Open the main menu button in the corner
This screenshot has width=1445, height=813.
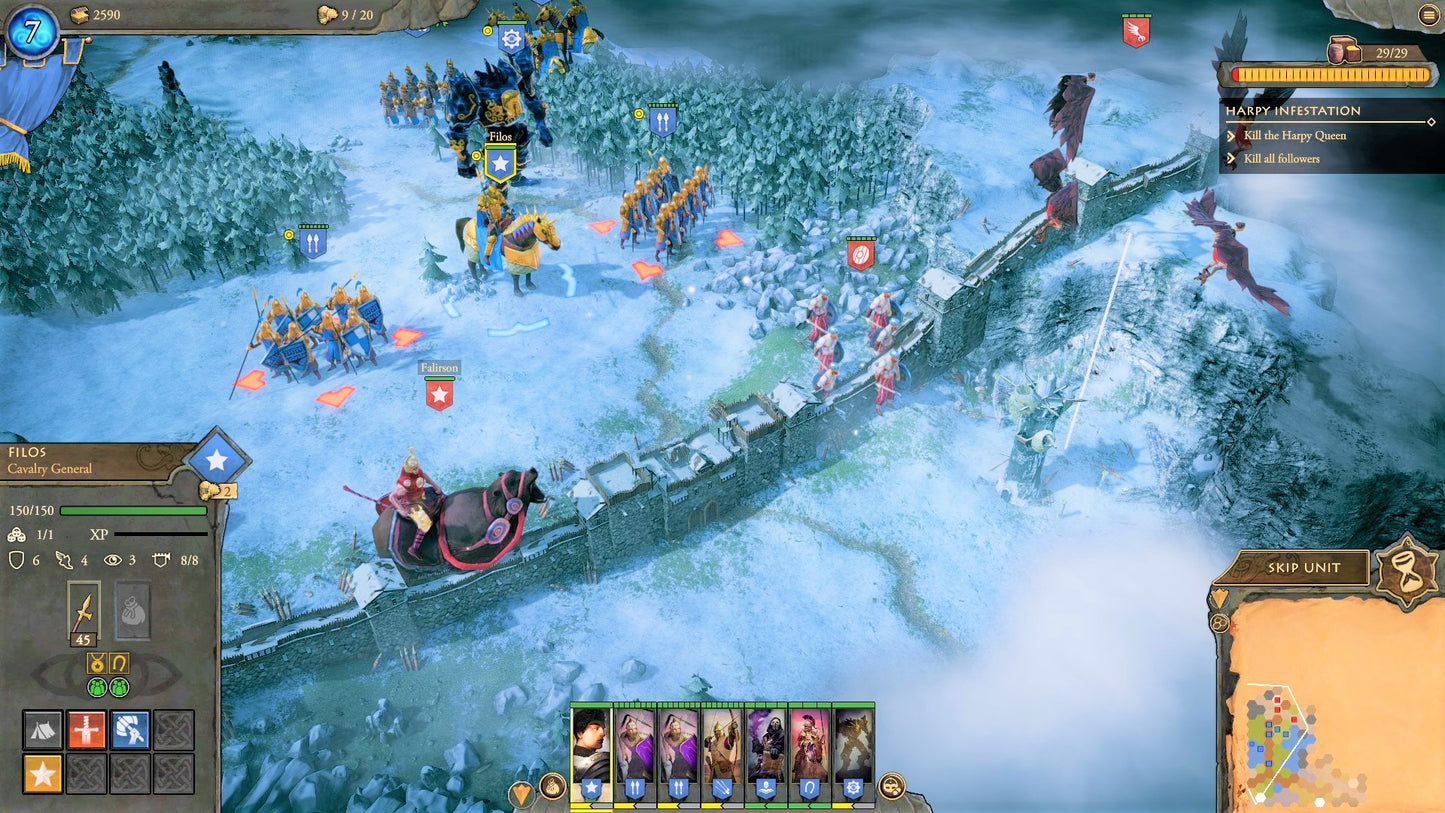point(1427,15)
